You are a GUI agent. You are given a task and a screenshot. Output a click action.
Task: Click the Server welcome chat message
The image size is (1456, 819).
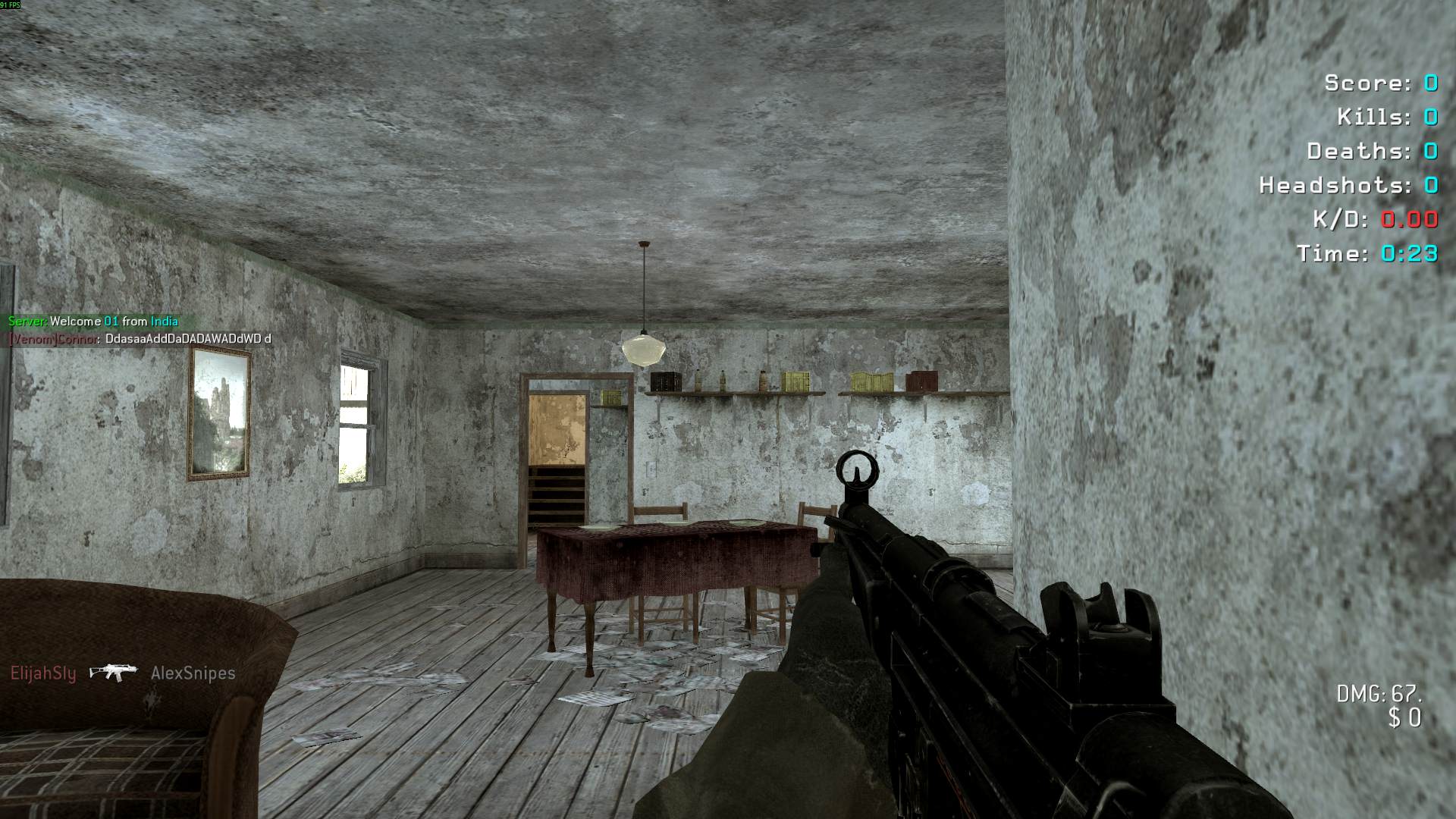(93, 322)
